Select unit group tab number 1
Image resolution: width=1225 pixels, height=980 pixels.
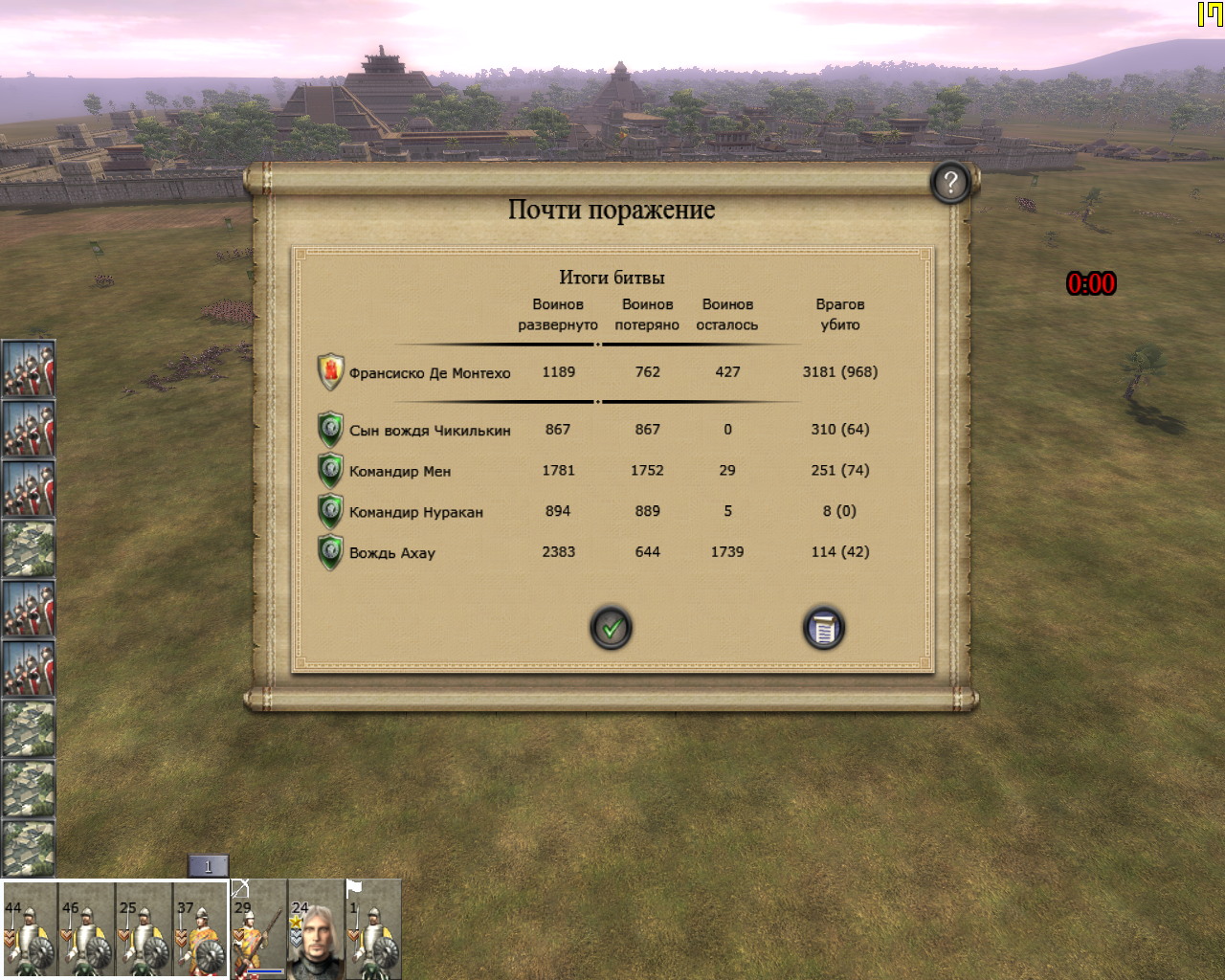(x=208, y=867)
